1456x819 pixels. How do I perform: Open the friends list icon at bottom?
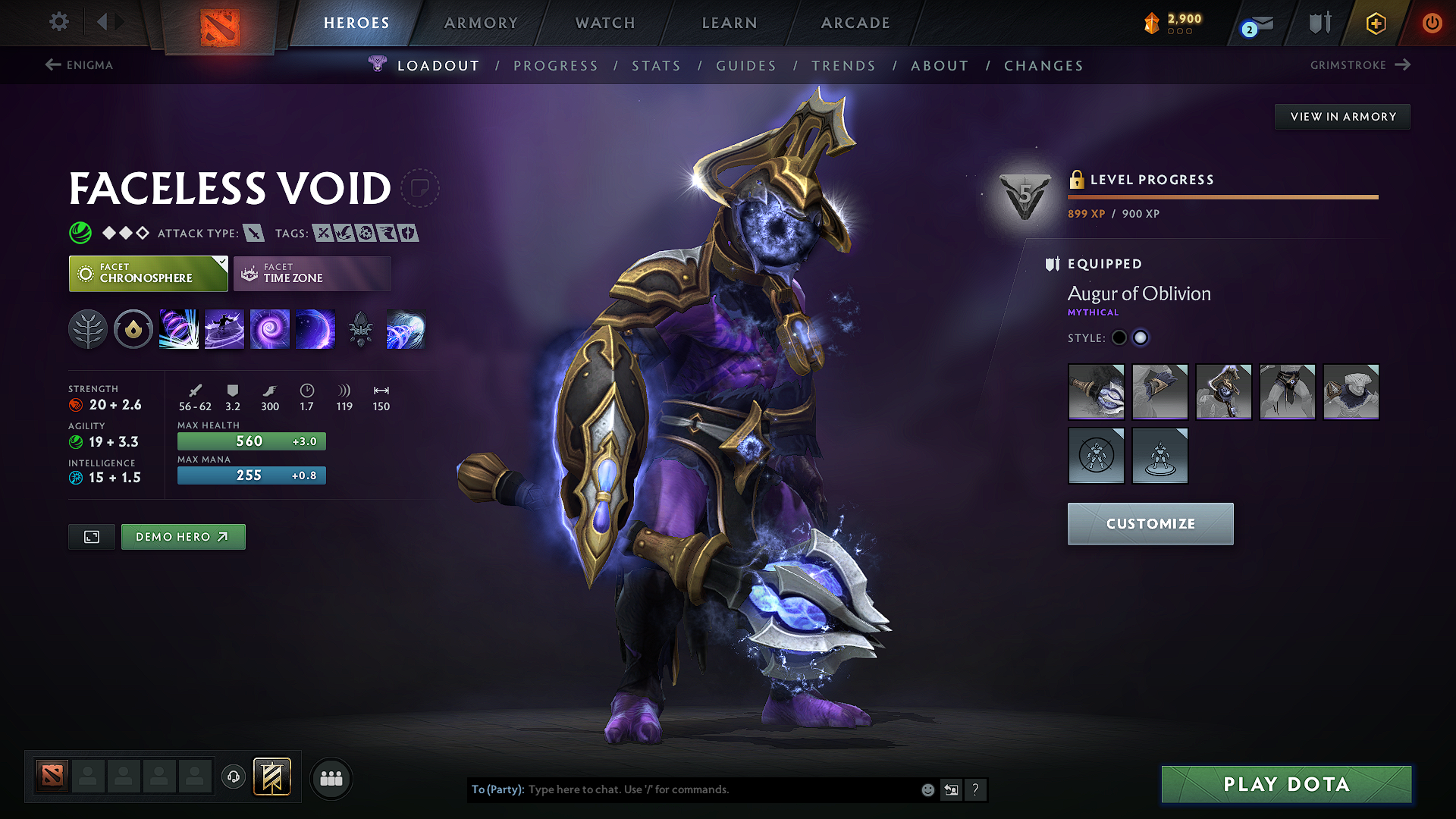pyautogui.click(x=331, y=778)
